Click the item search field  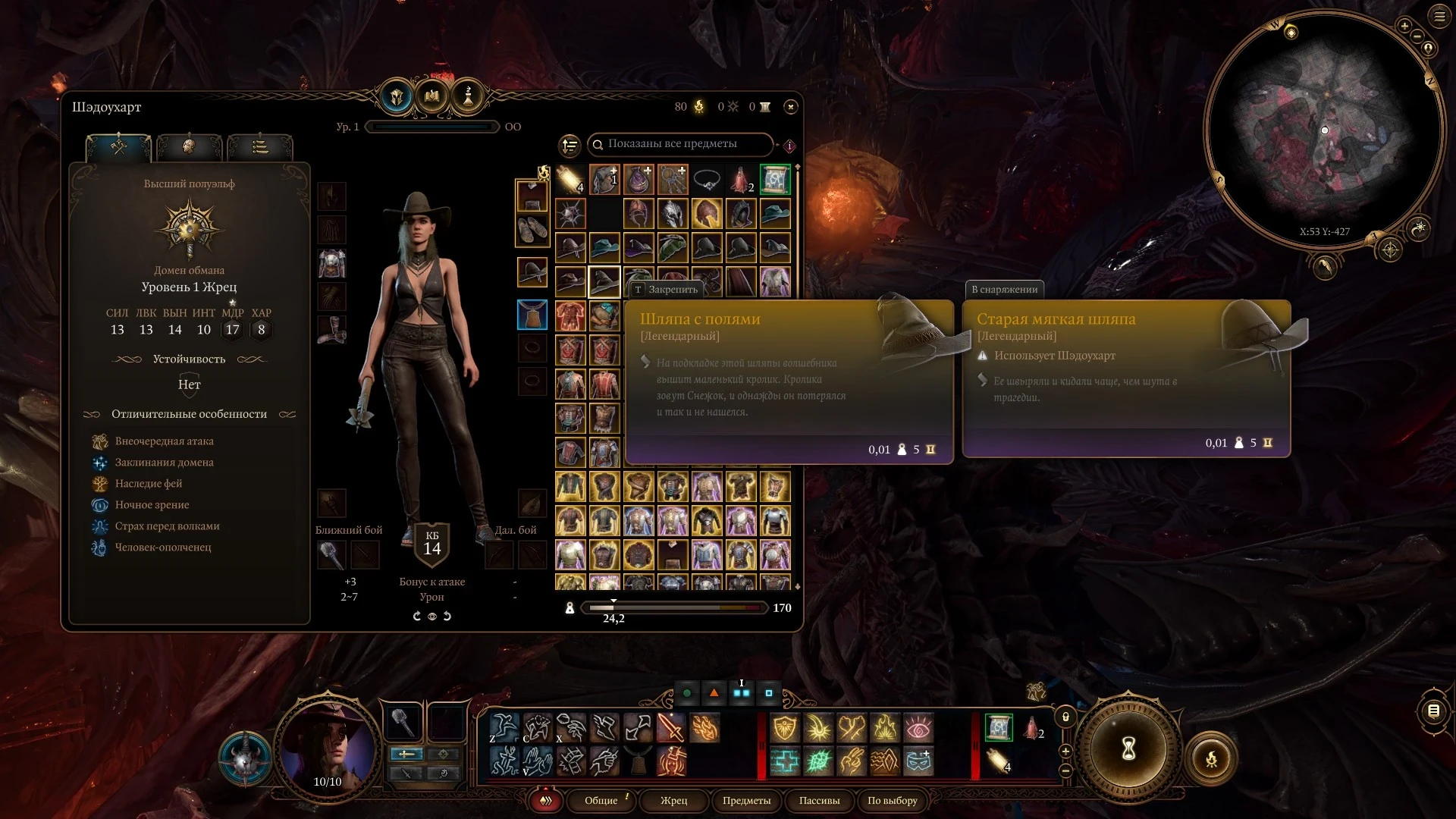pos(680,144)
